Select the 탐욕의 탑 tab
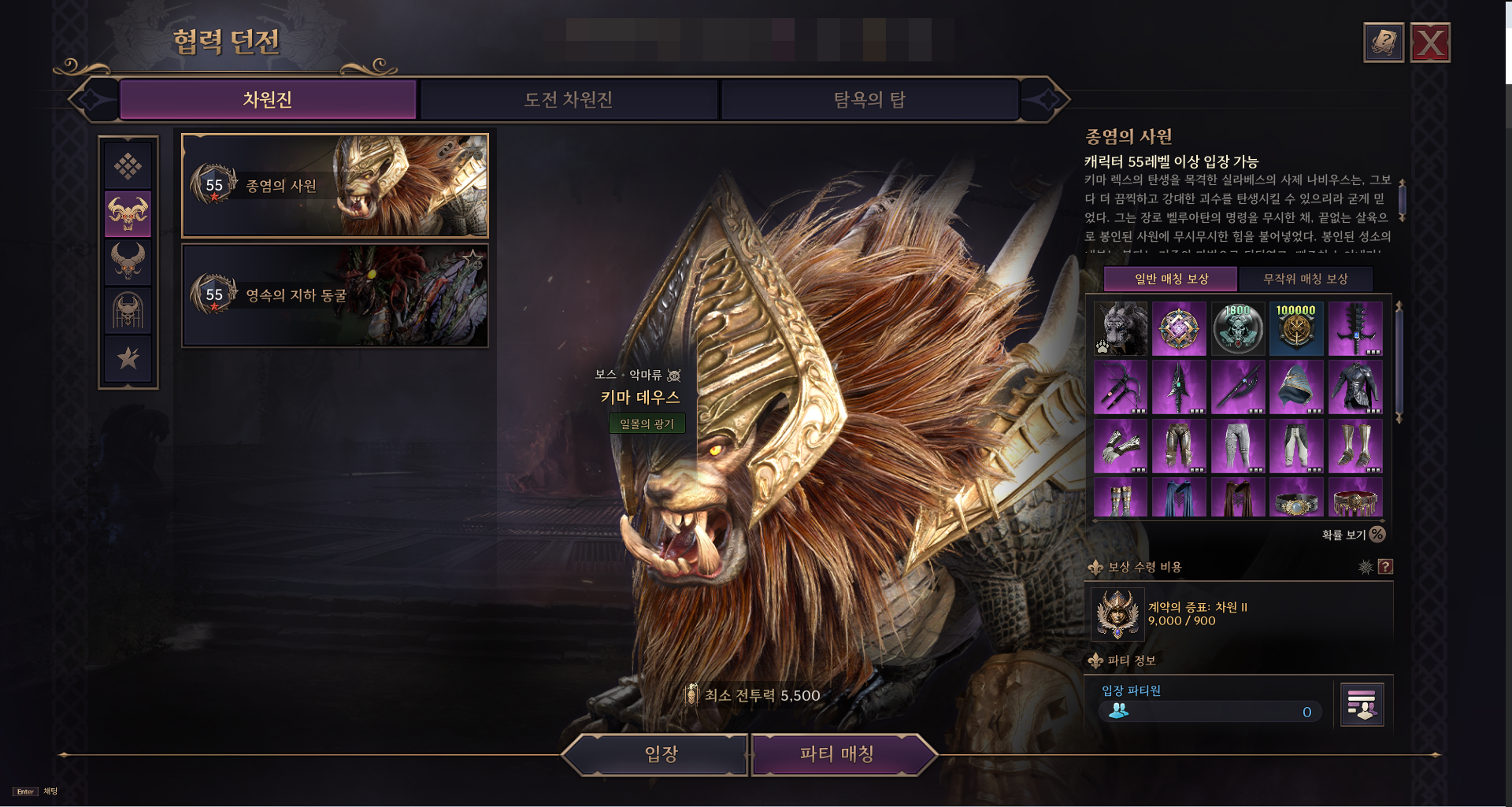The image size is (1512, 807). [x=869, y=100]
